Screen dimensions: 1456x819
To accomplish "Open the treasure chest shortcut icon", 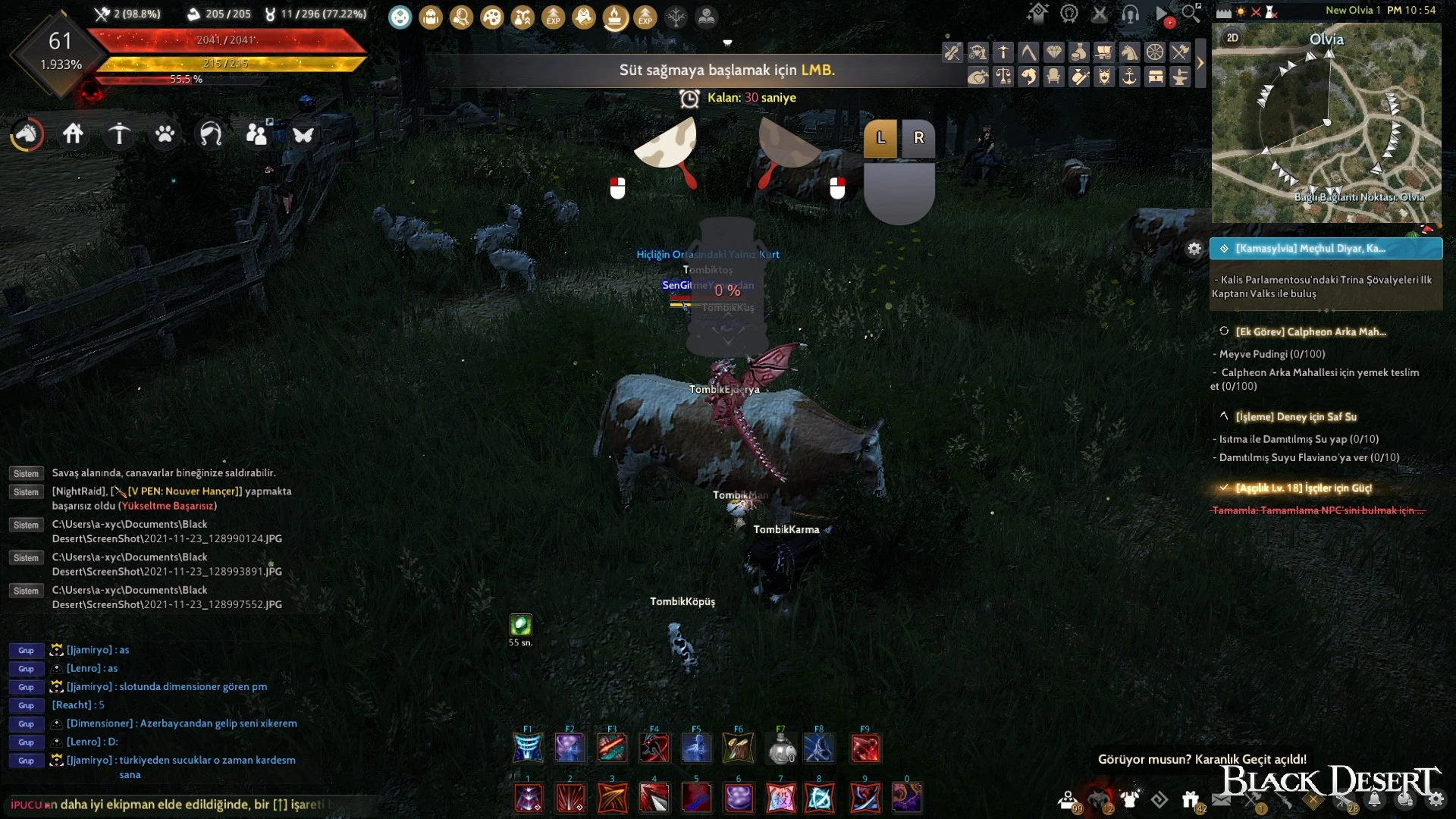I will click(x=1155, y=77).
